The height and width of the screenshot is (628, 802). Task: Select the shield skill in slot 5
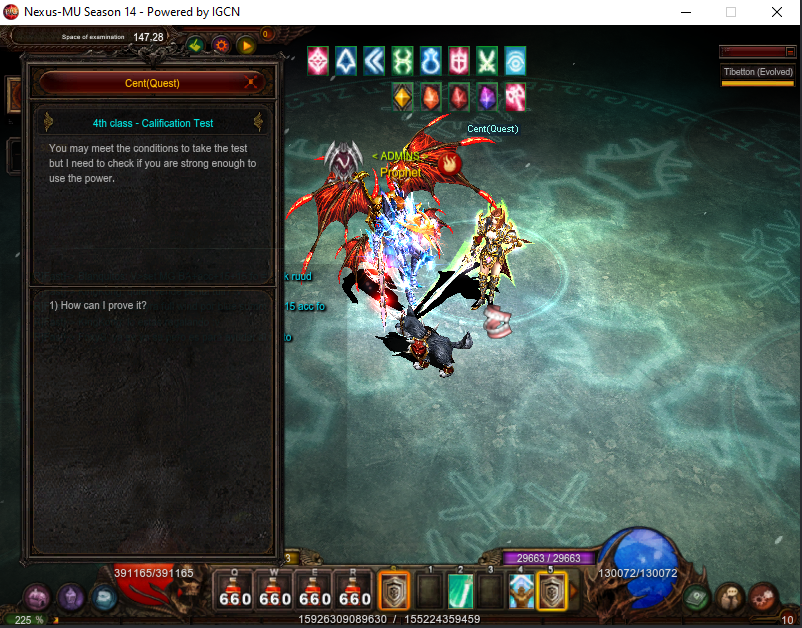click(x=552, y=591)
